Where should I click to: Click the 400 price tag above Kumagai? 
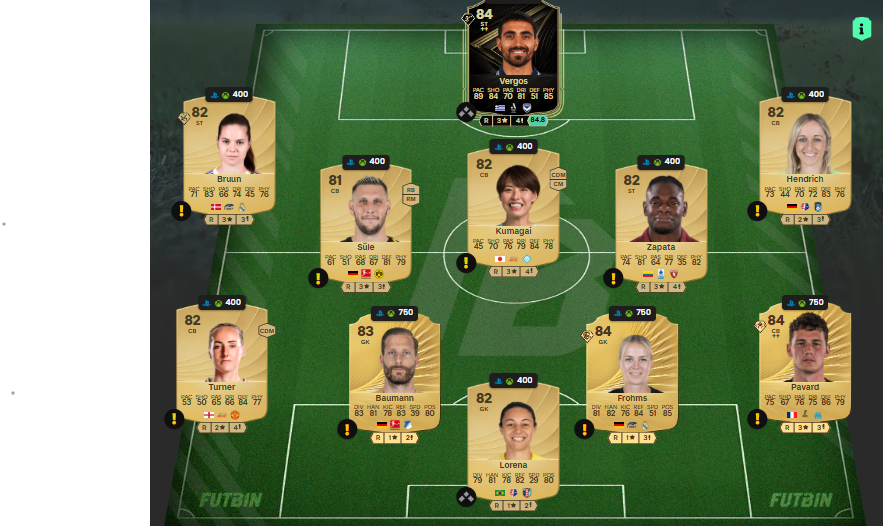[x=513, y=146]
